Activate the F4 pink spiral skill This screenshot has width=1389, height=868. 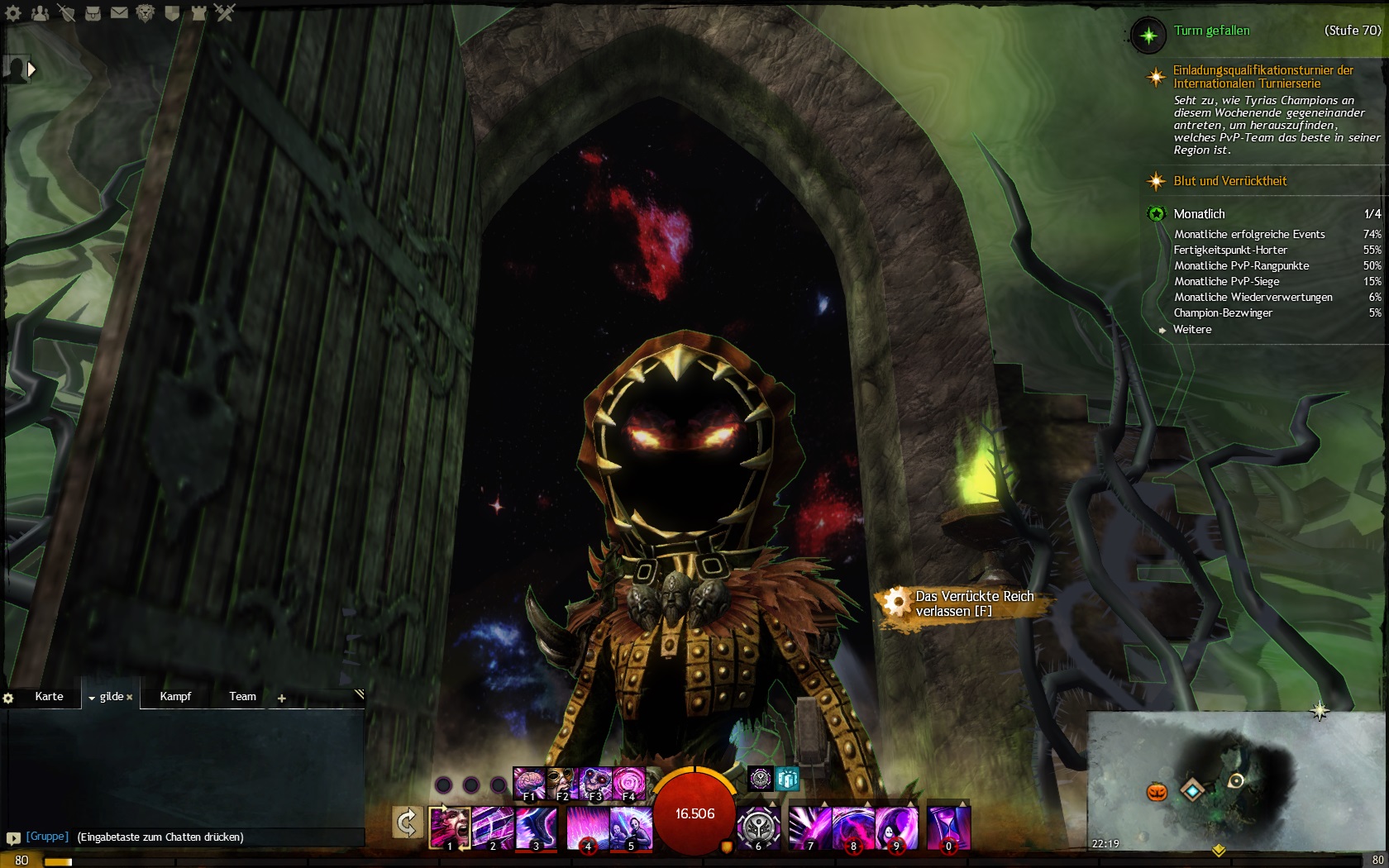[628, 784]
